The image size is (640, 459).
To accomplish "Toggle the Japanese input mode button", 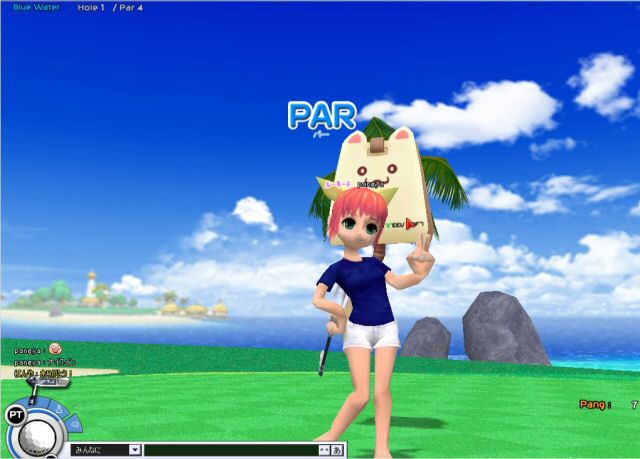I will (337, 450).
